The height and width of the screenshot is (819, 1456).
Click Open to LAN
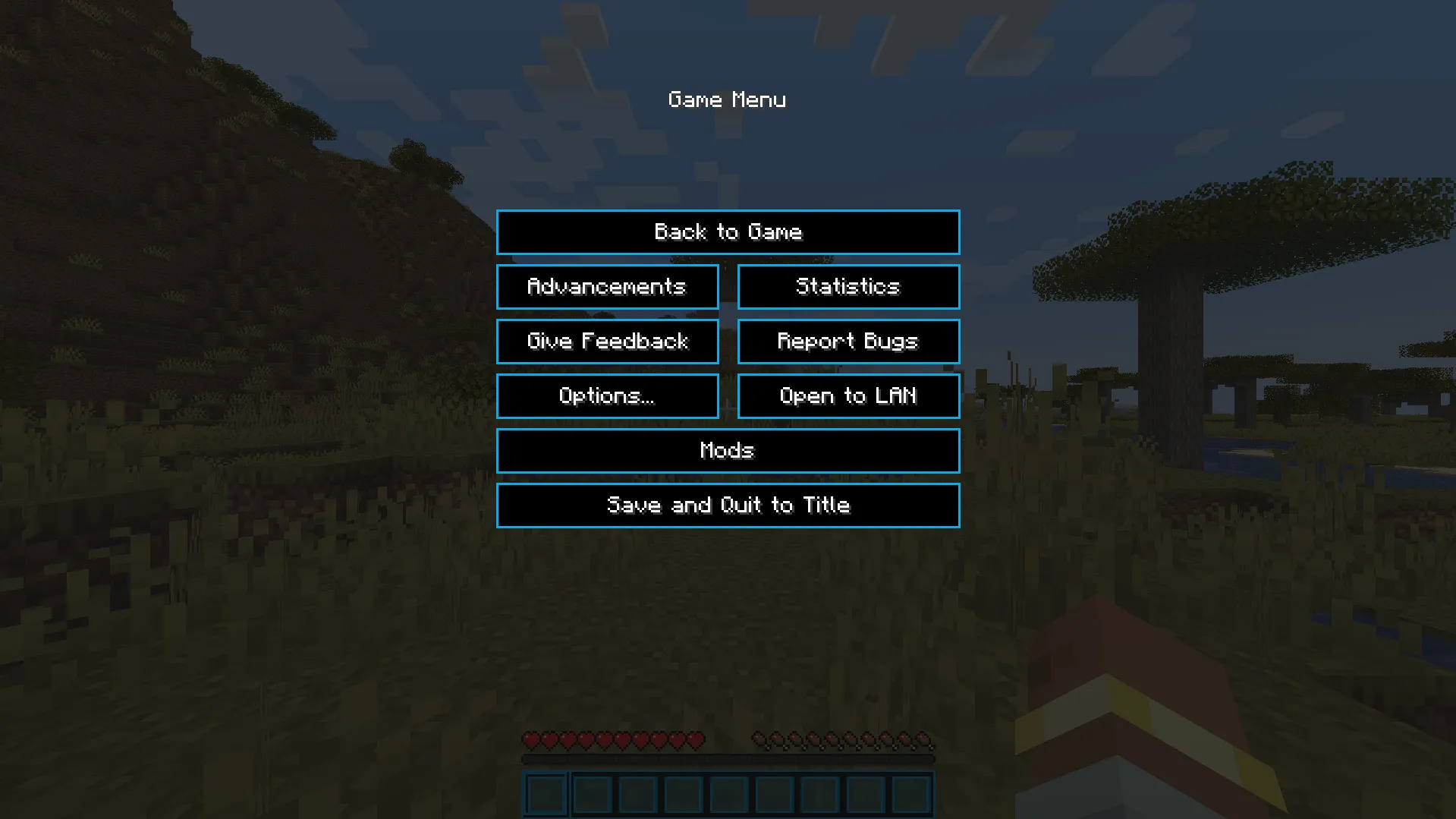tap(847, 396)
